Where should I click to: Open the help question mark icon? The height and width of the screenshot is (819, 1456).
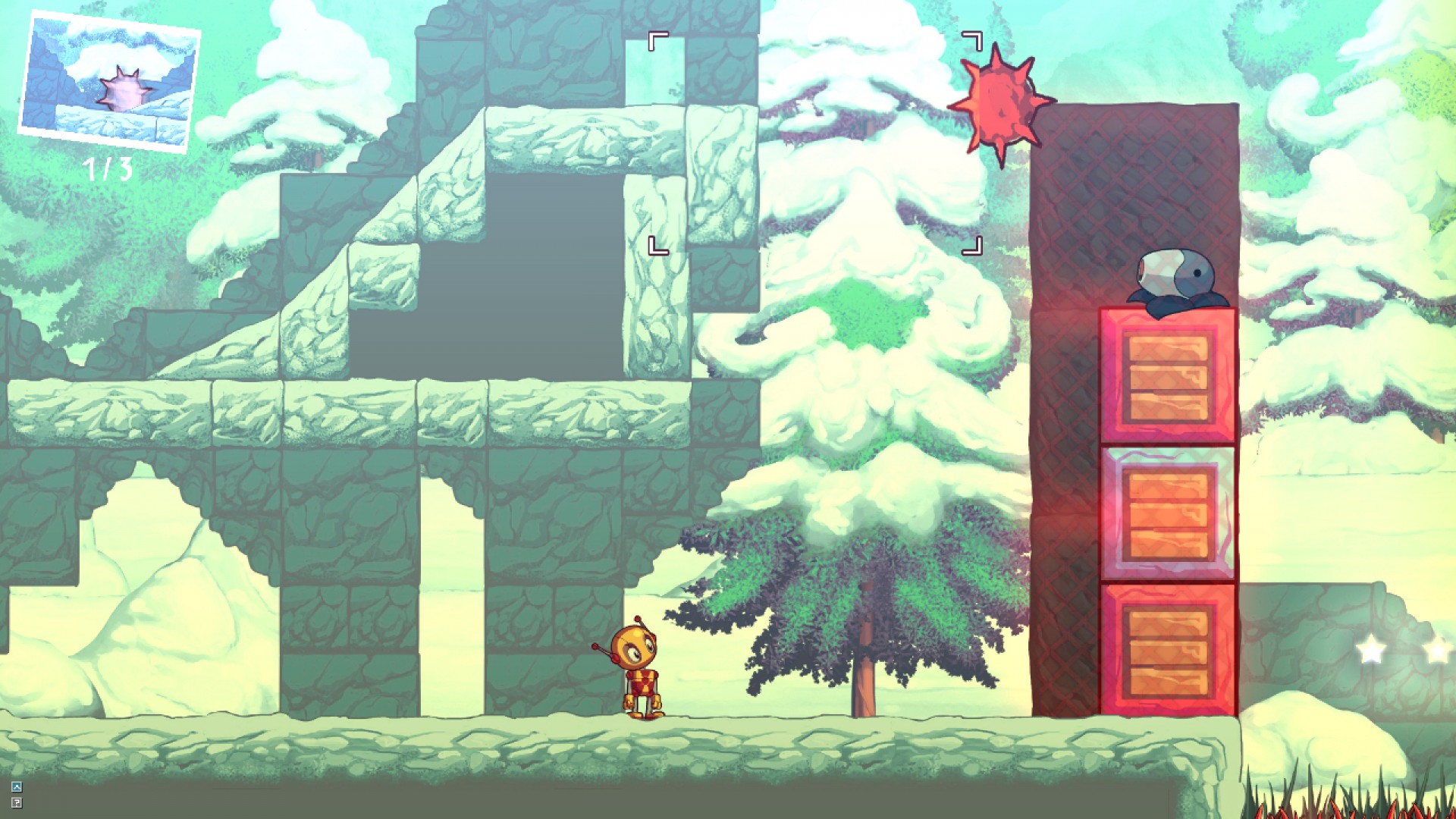coord(17,802)
